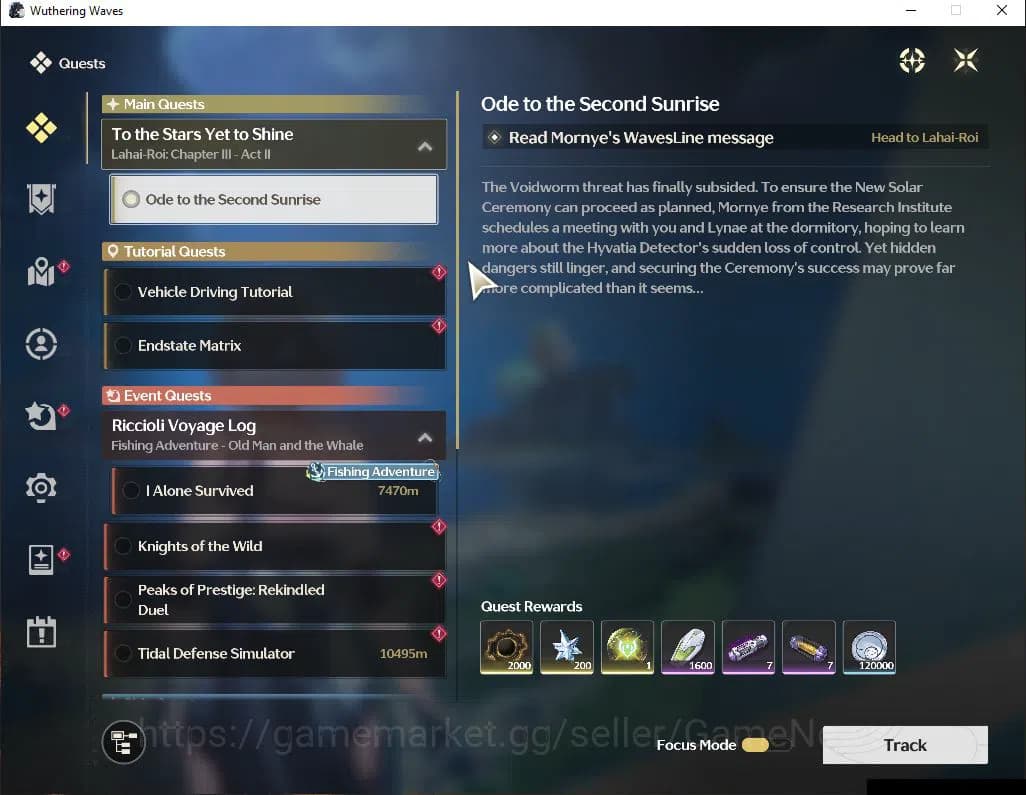Track the Ode to the Second Sunrise quest
1026x795 pixels.
[904, 745]
